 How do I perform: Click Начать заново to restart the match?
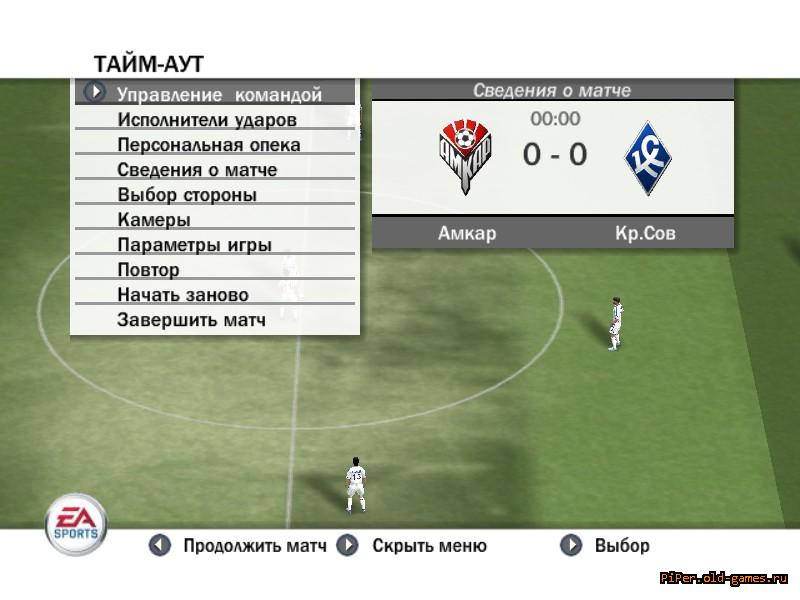(183, 295)
